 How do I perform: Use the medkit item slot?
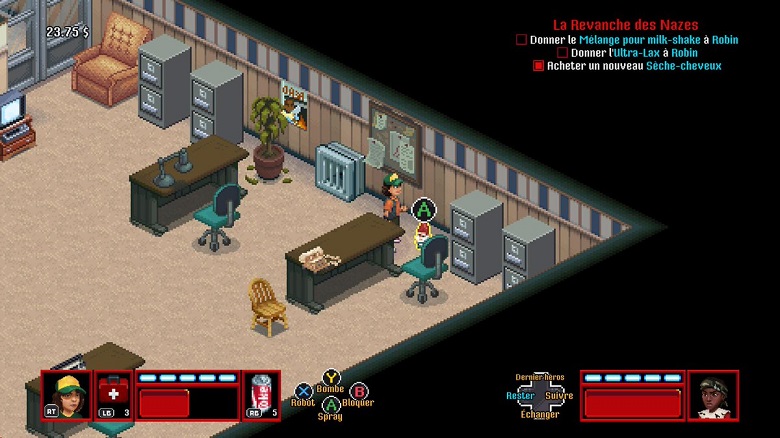tap(113, 395)
